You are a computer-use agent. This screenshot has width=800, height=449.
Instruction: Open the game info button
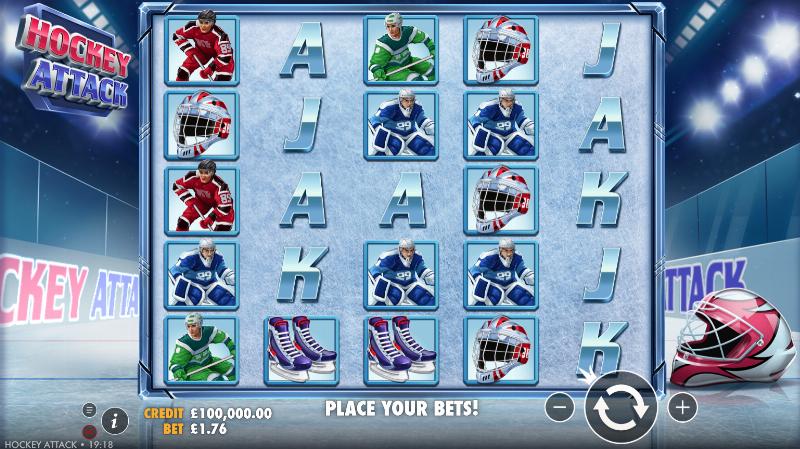[114, 420]
